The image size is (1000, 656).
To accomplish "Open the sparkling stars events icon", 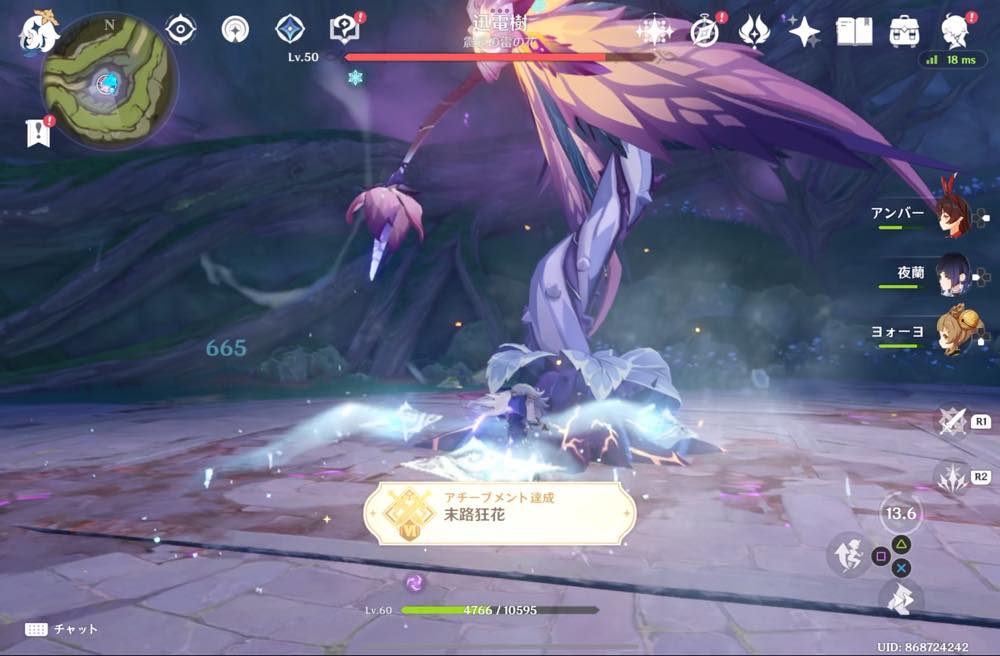I will pos(654,31).
